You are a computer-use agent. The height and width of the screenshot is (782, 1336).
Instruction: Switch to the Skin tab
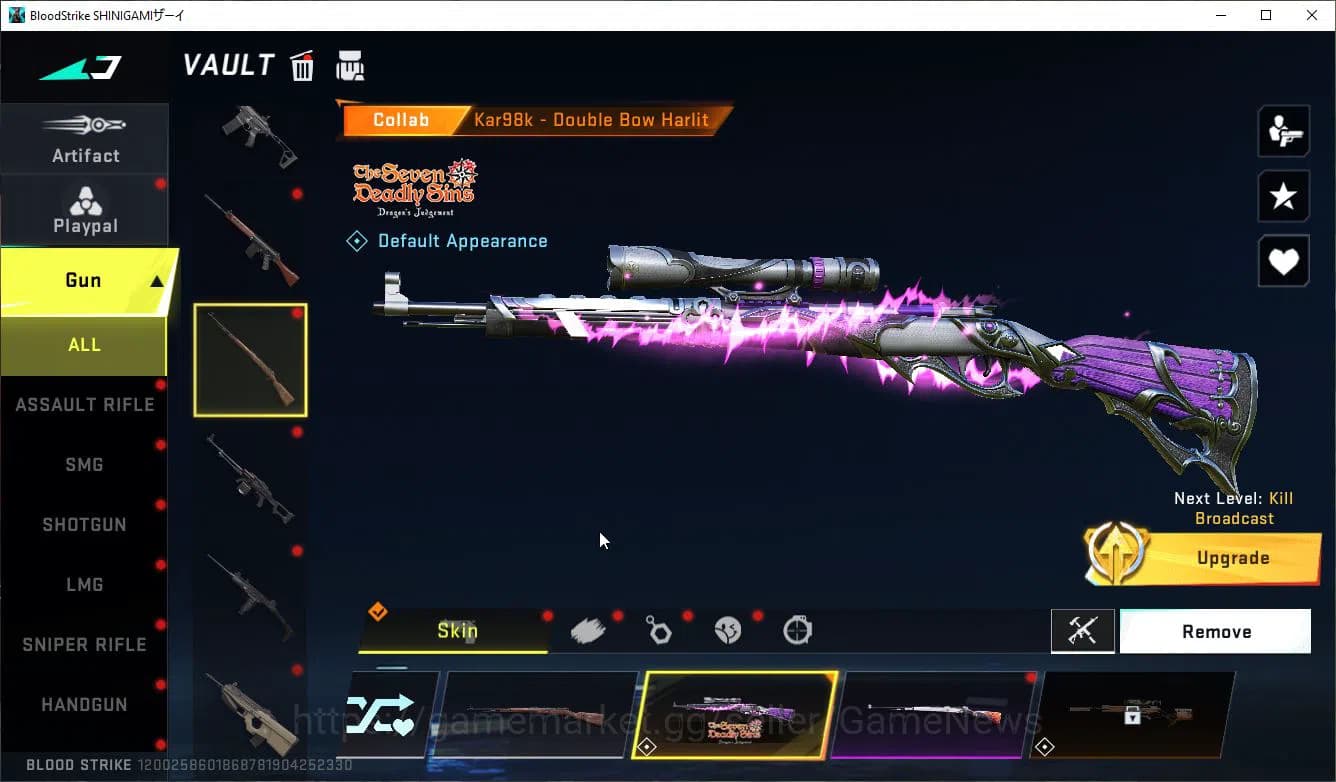(456, 631)
